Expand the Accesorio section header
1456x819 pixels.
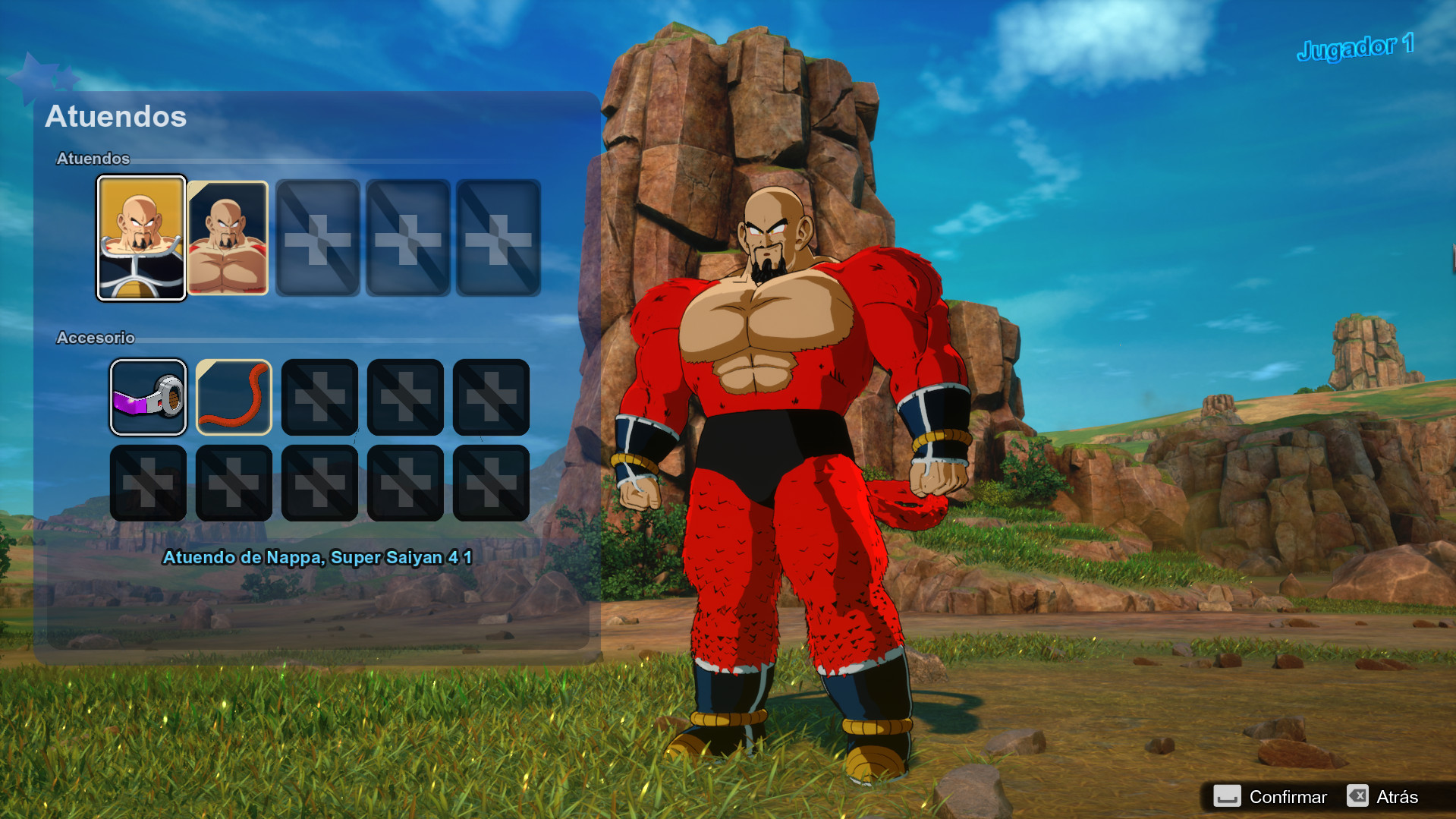[x=96, y=339]
